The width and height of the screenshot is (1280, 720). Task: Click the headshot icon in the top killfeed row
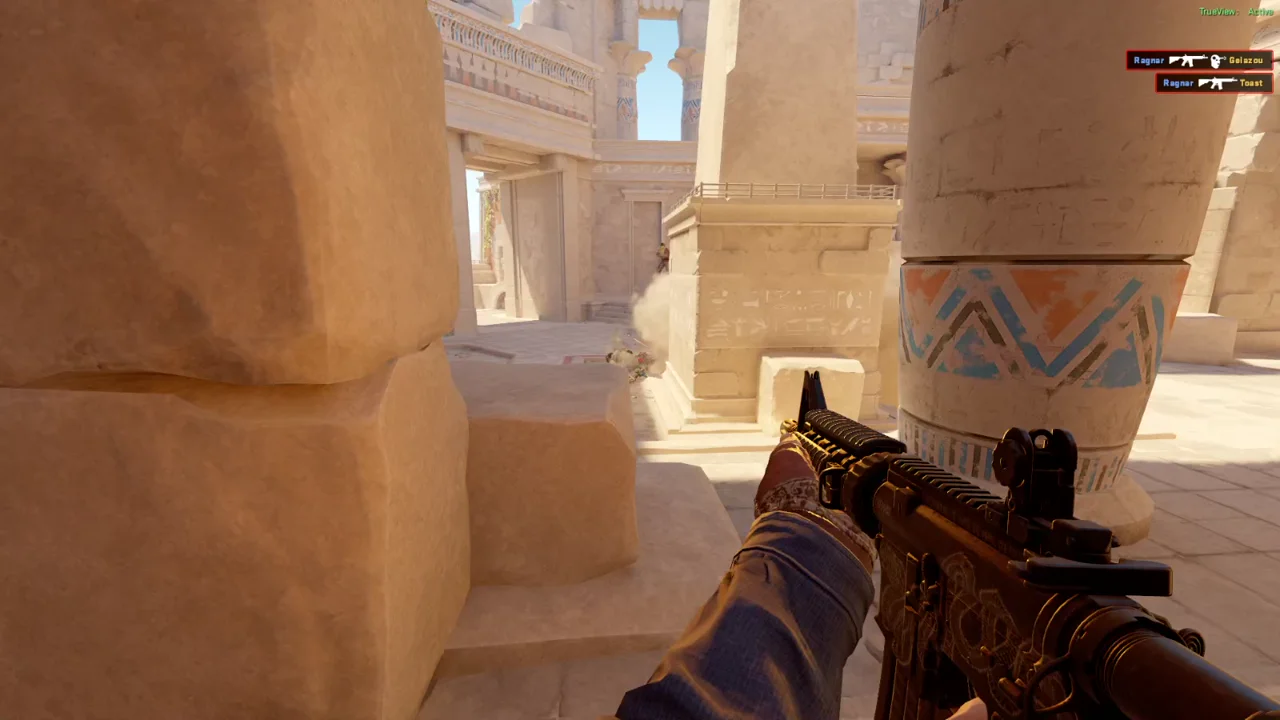coord(1214,61)
